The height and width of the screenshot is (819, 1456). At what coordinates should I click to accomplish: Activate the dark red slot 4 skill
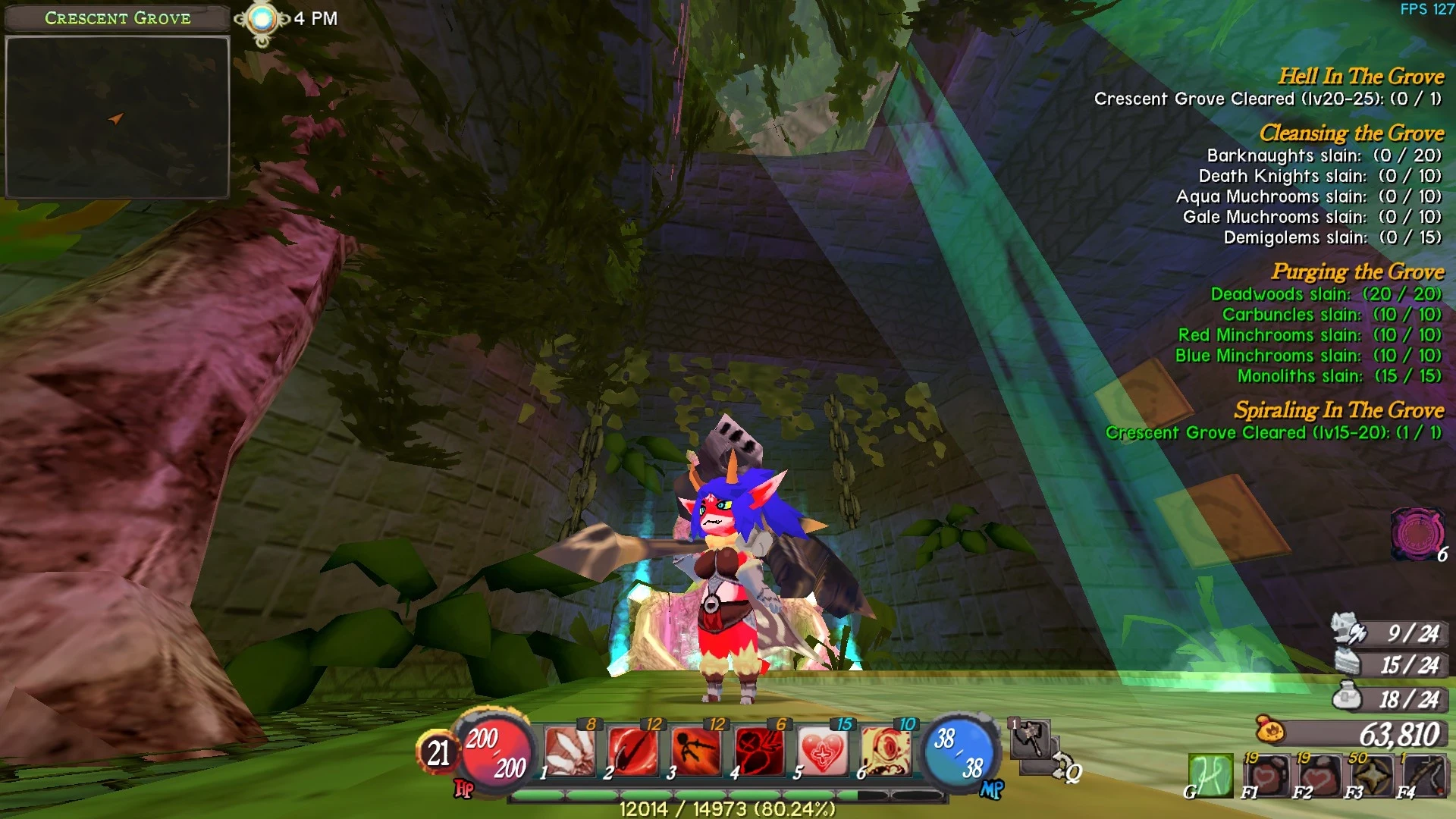(759, 752)
